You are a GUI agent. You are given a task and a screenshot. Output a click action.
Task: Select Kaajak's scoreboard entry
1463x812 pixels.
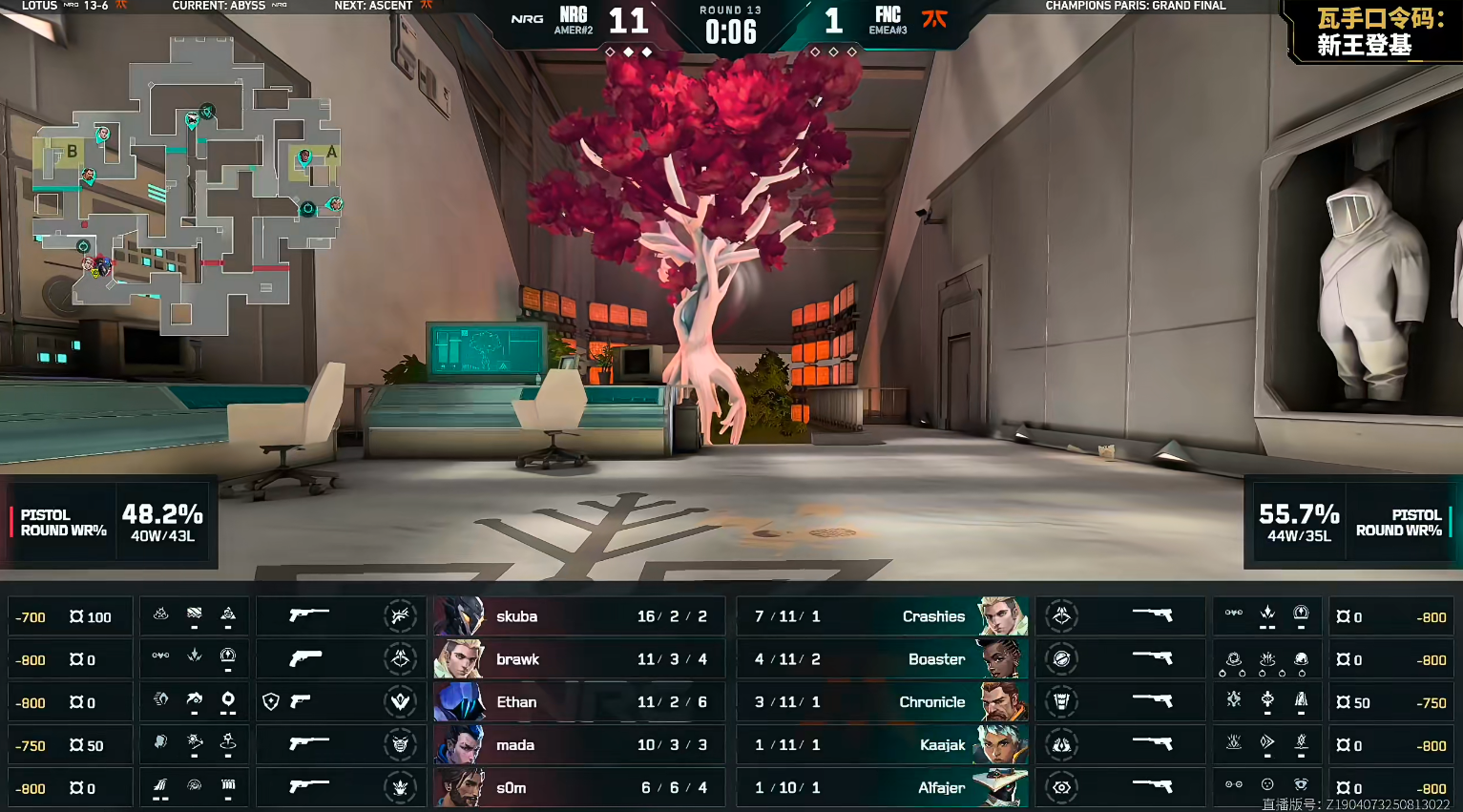(x=942, y=745)
